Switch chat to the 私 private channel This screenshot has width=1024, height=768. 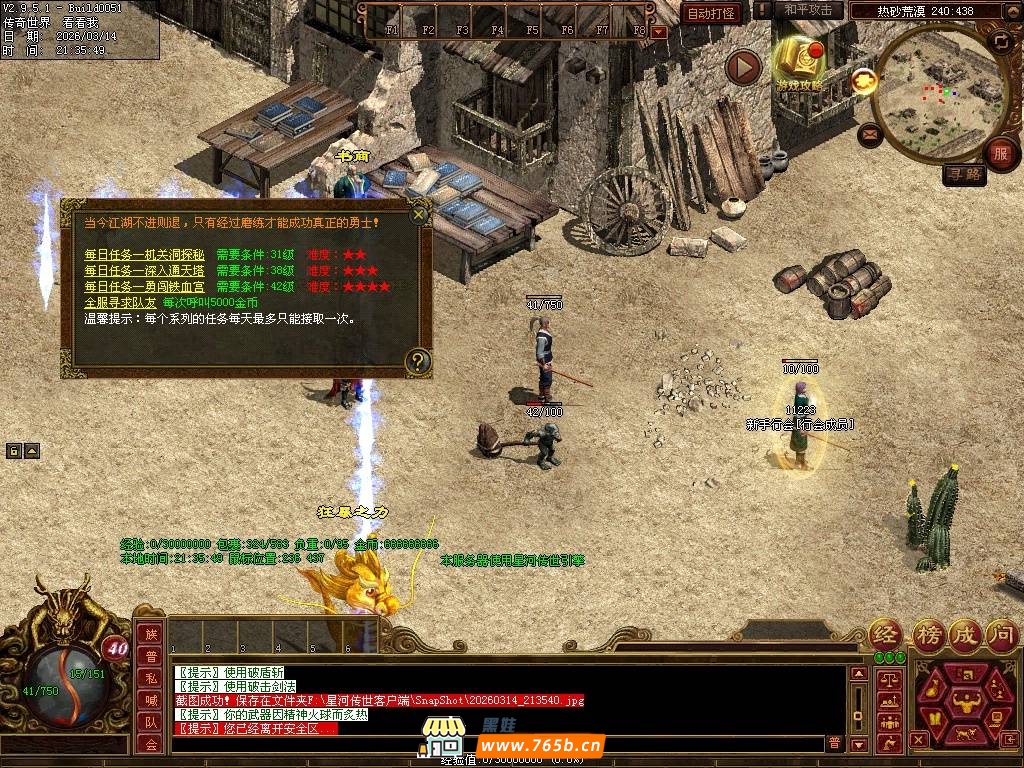[150, 678]
